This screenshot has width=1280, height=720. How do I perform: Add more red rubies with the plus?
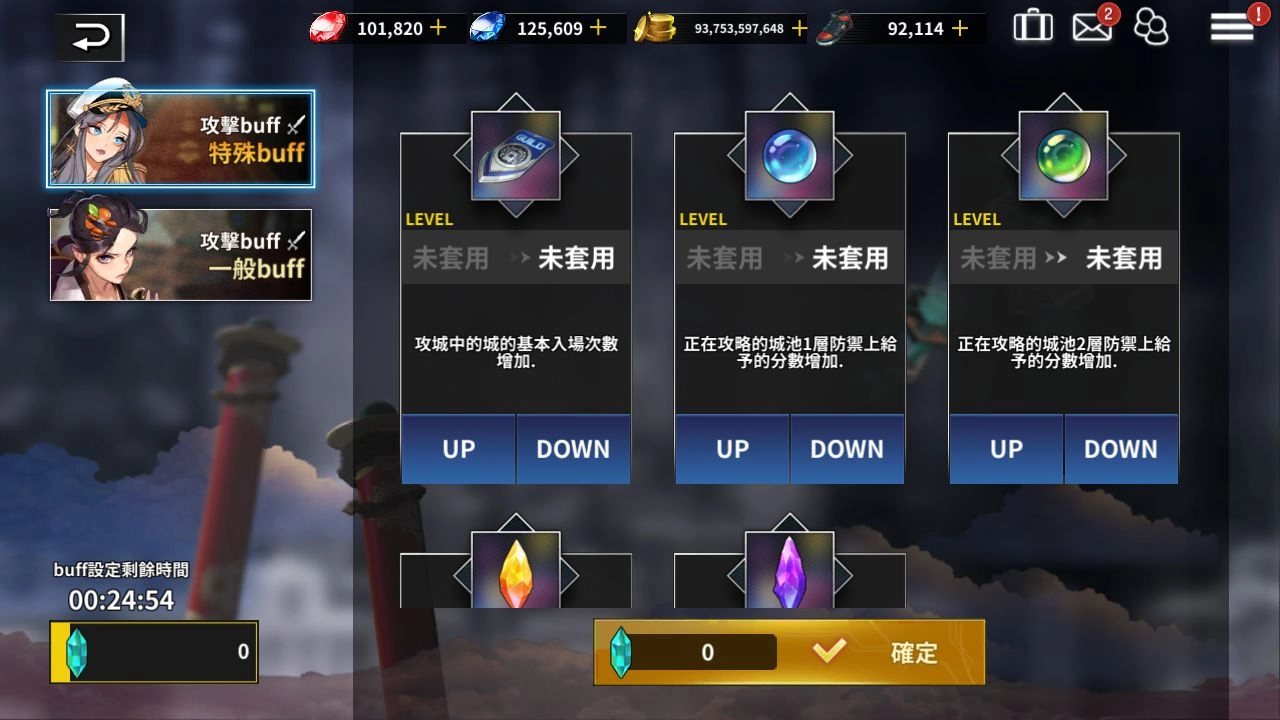pos(438,28)
